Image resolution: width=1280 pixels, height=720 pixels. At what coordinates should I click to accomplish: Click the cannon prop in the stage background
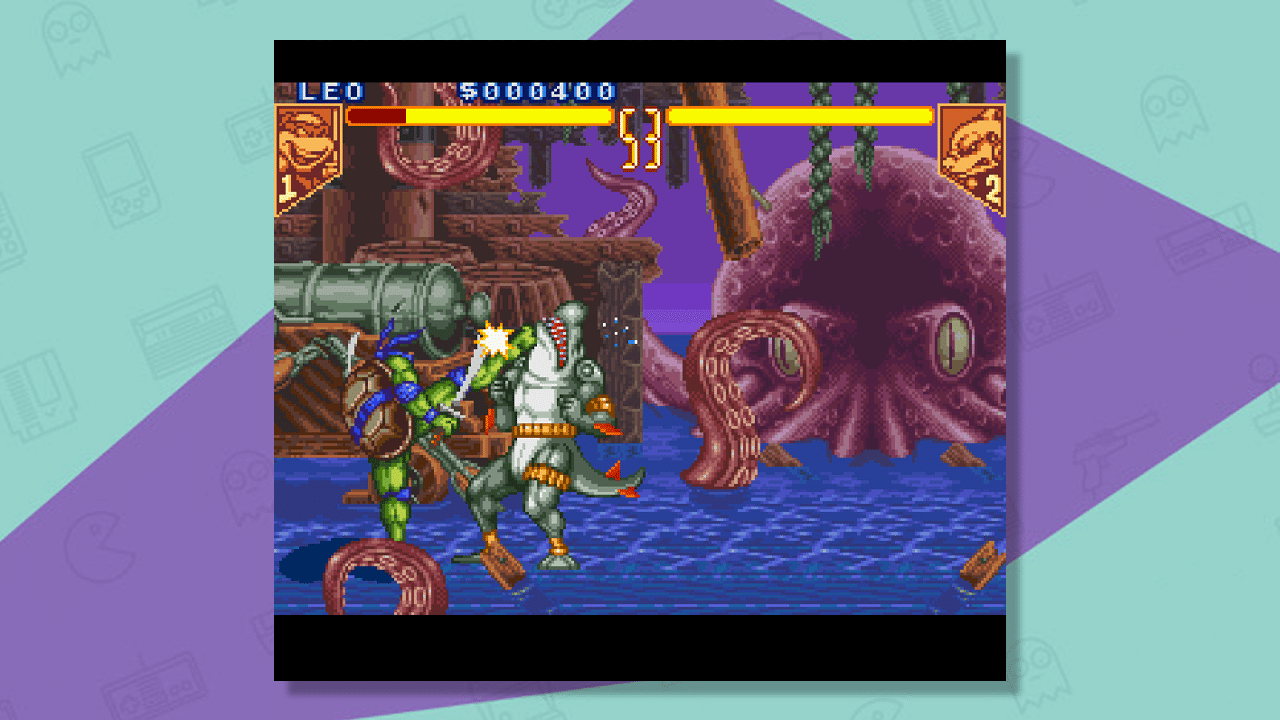coord(380,290)
